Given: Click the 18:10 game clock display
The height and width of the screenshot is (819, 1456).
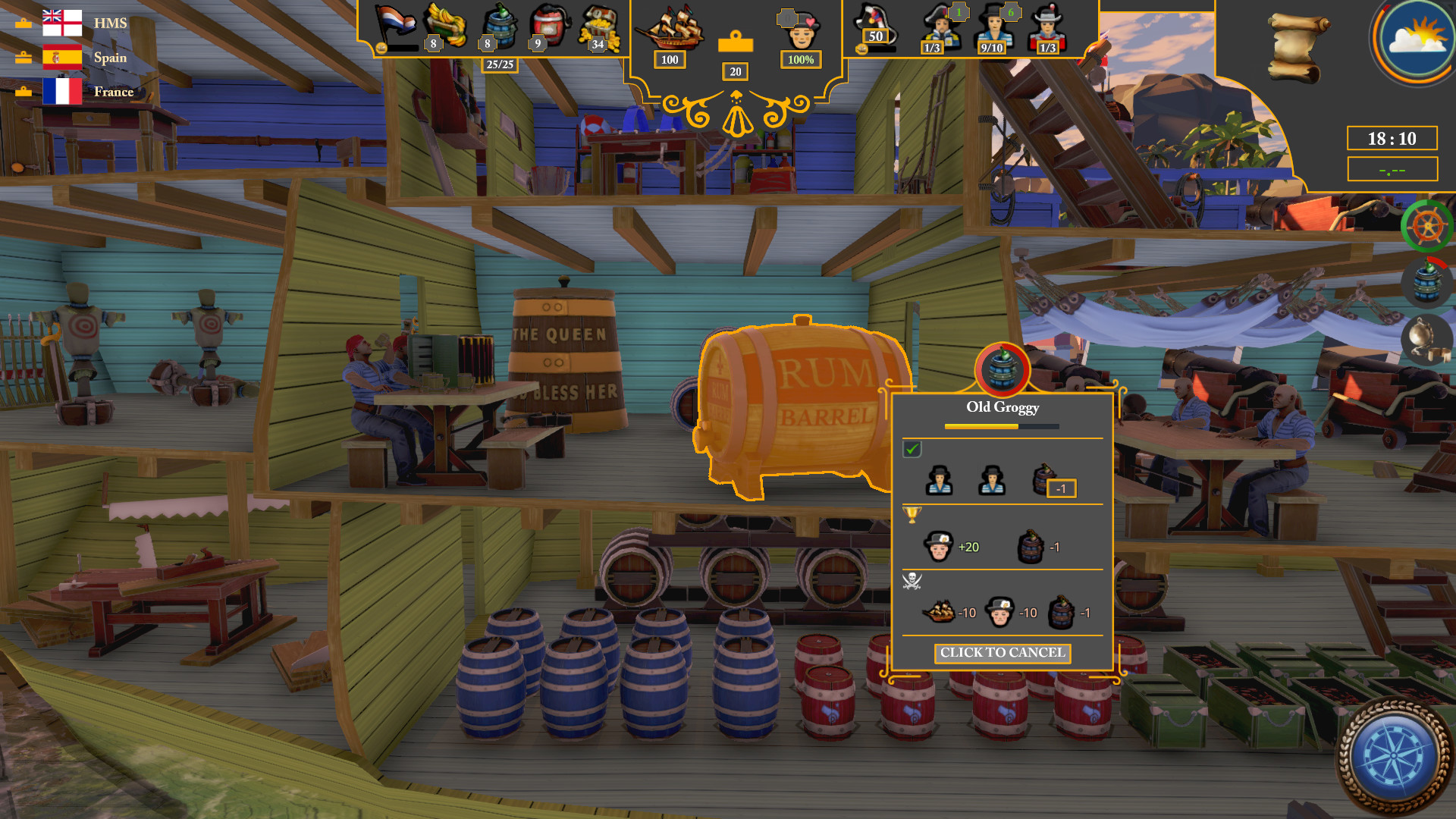Looking at the screenshot, I should (1391, 138).
